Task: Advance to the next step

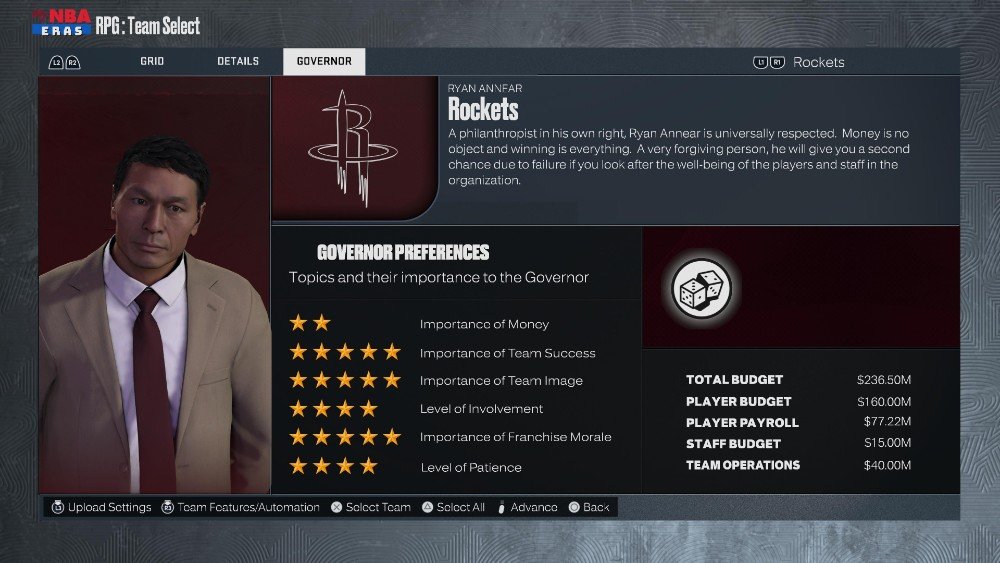Action: point(527,507)
